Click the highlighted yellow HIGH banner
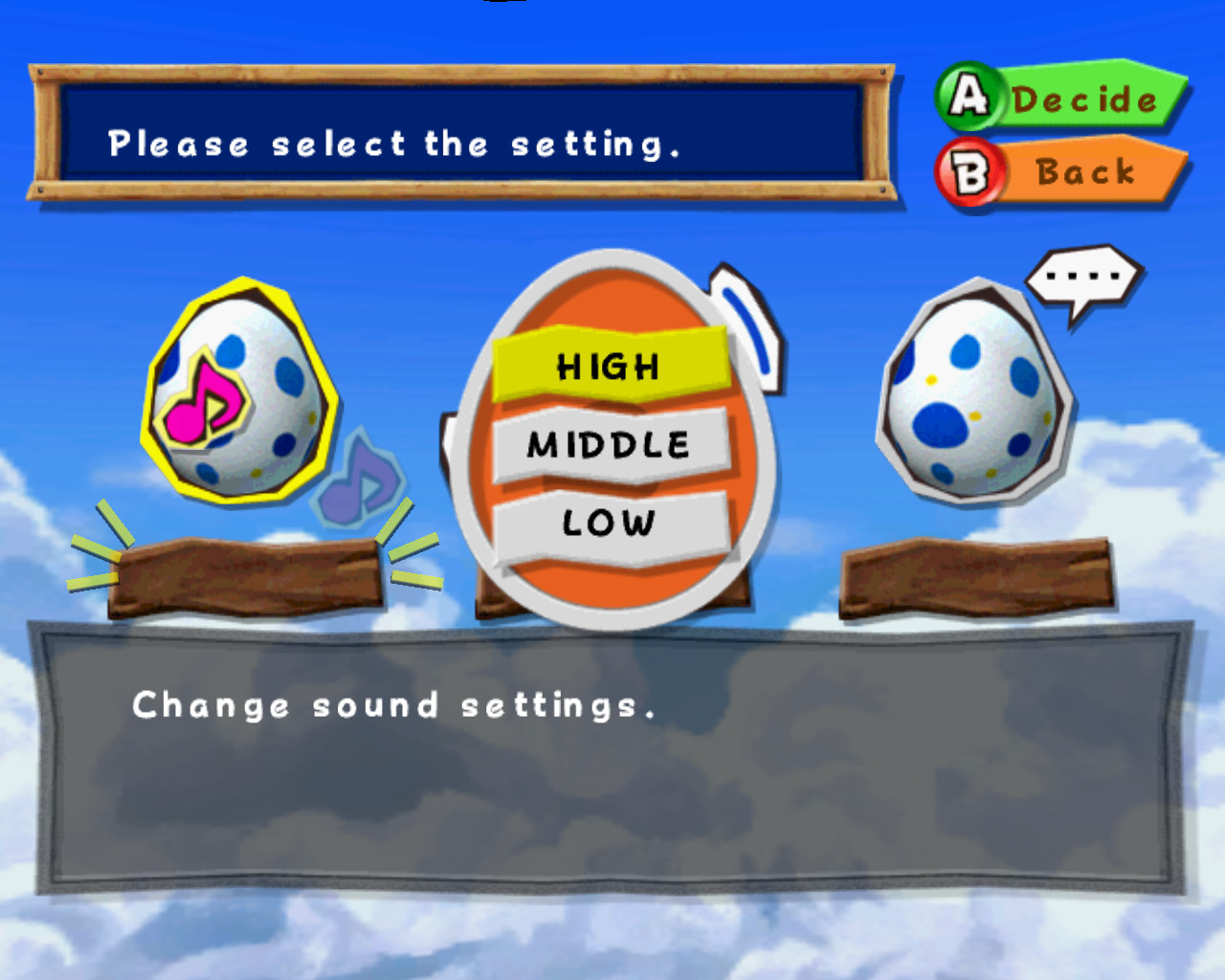The width and height of the screenshot is (1225, 980). [609, 365]
